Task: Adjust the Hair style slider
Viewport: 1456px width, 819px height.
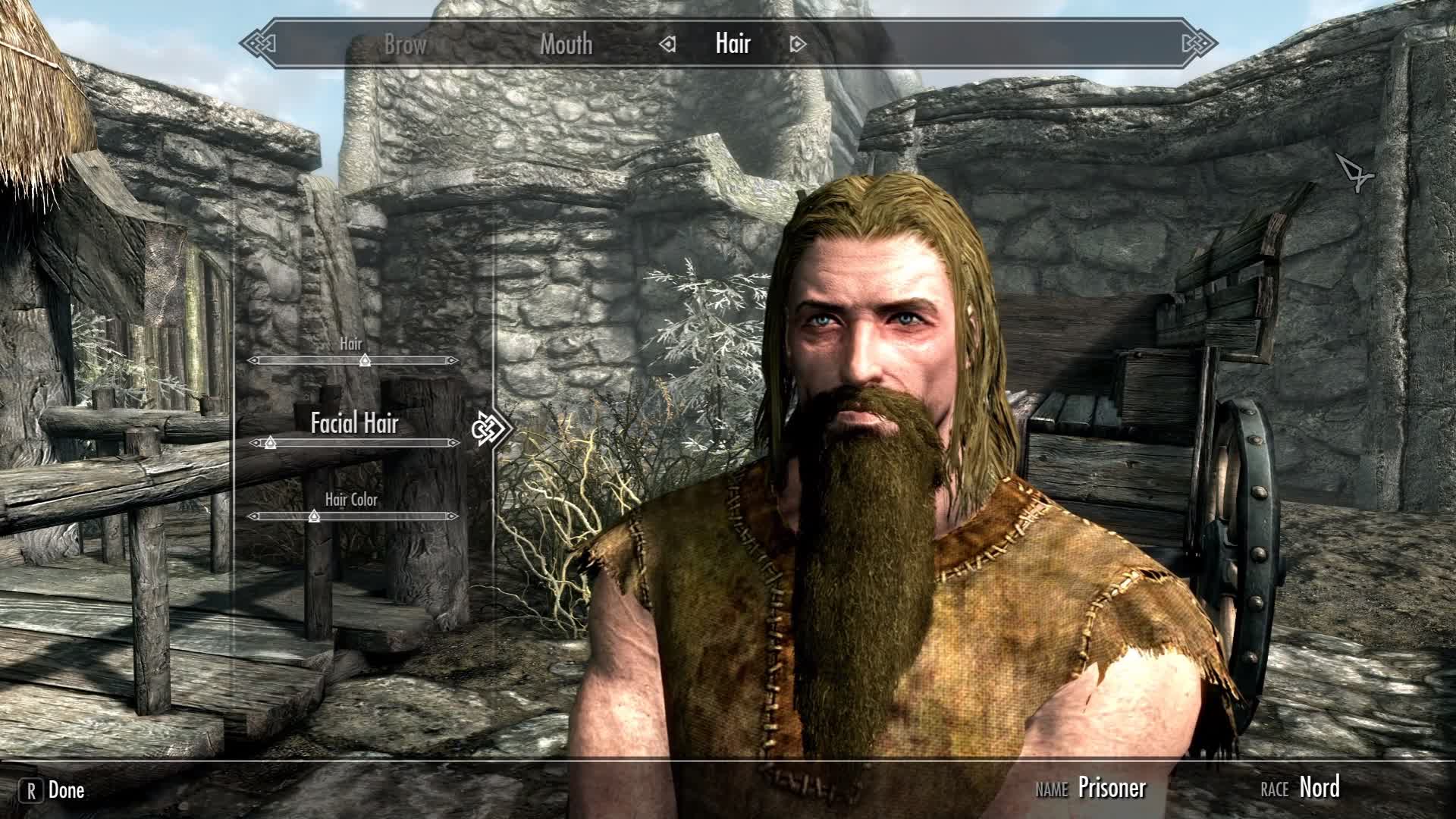Action: point(365,360)
